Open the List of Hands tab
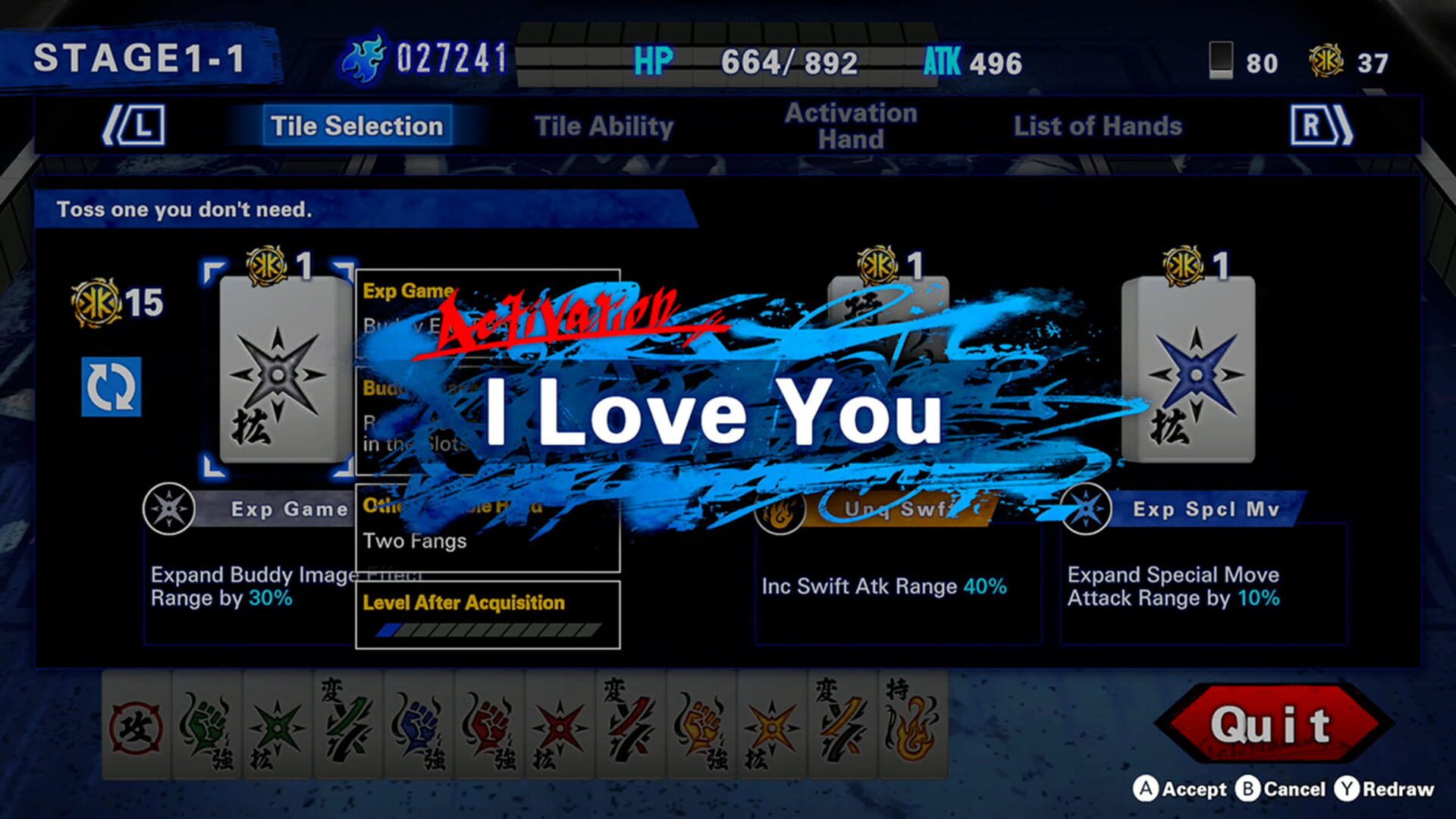 point(1098,126)
